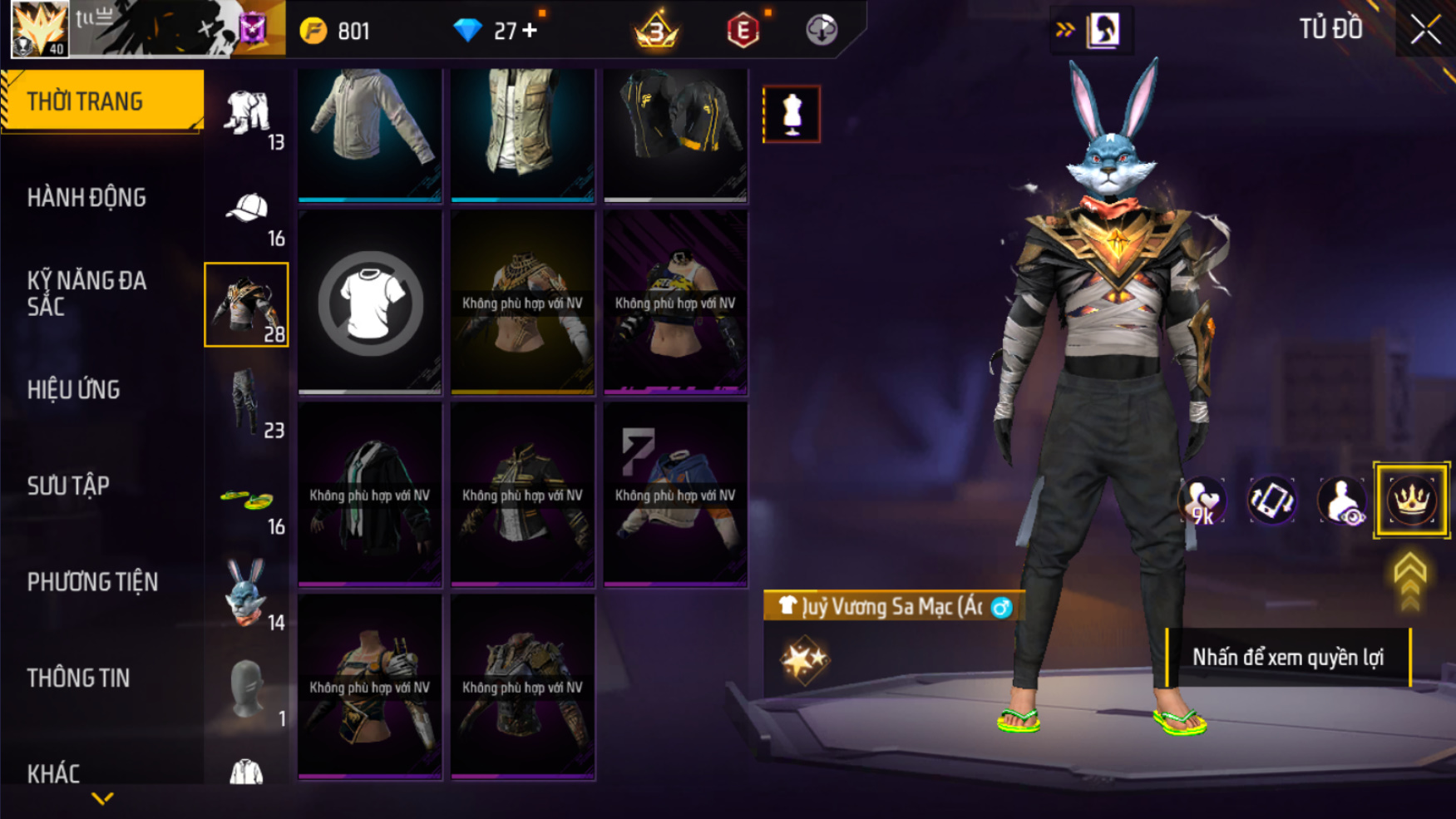Select the pants category icon
The height and width of the screenshot is (819, 1456).
[x=247, y=402]
